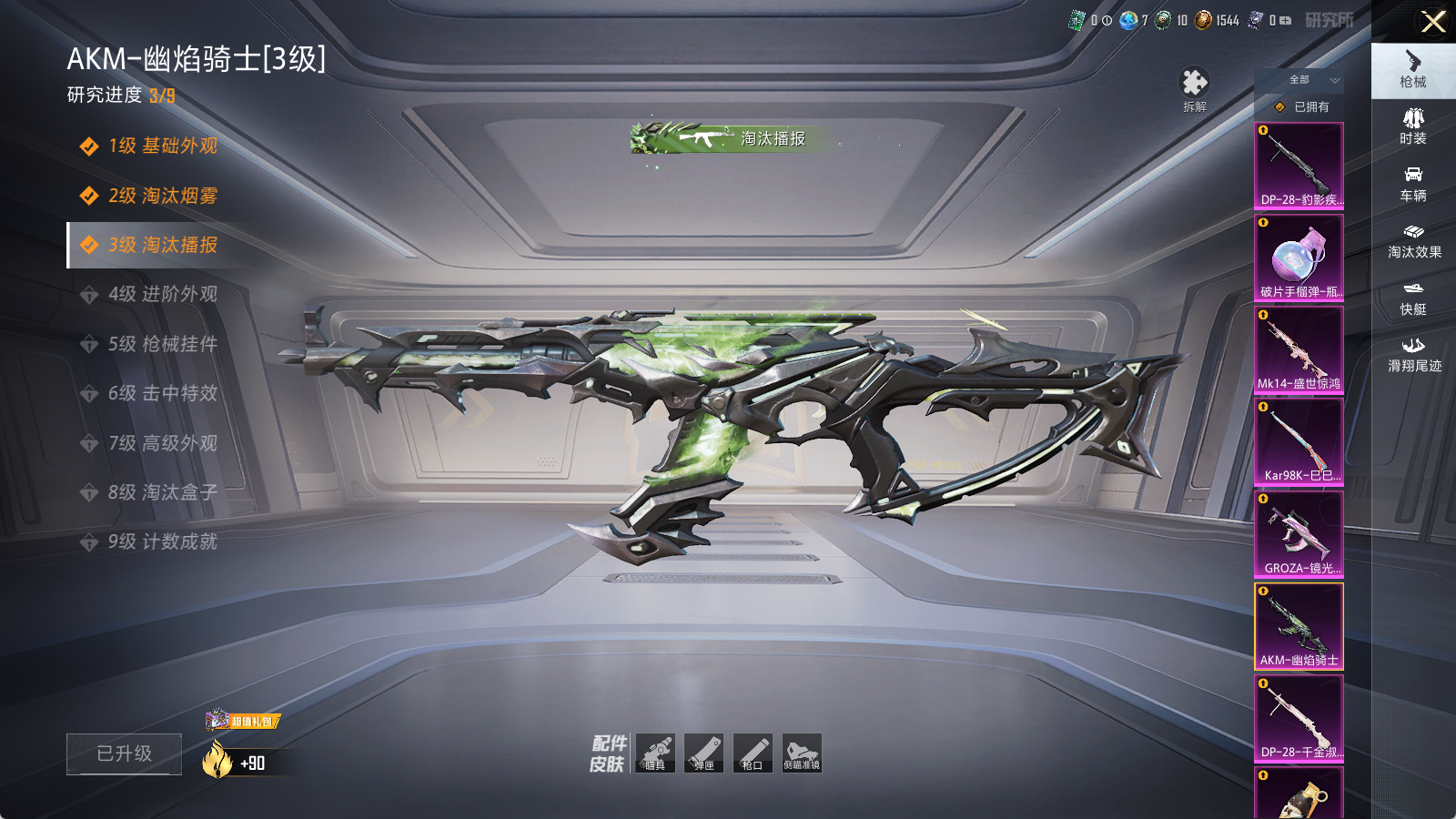Select the 瞄具 attachment skin slot
Viewport: 1456px width, 819px height.
pos(655,753)
